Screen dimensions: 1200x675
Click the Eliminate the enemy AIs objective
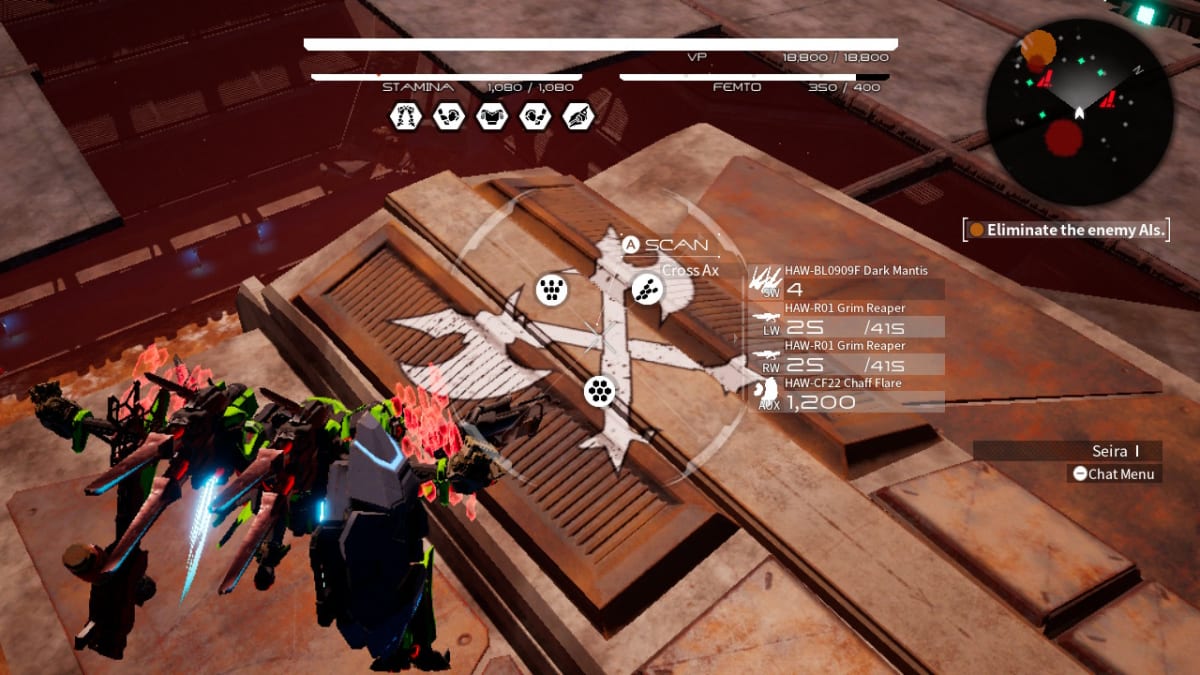point(1068,230)
